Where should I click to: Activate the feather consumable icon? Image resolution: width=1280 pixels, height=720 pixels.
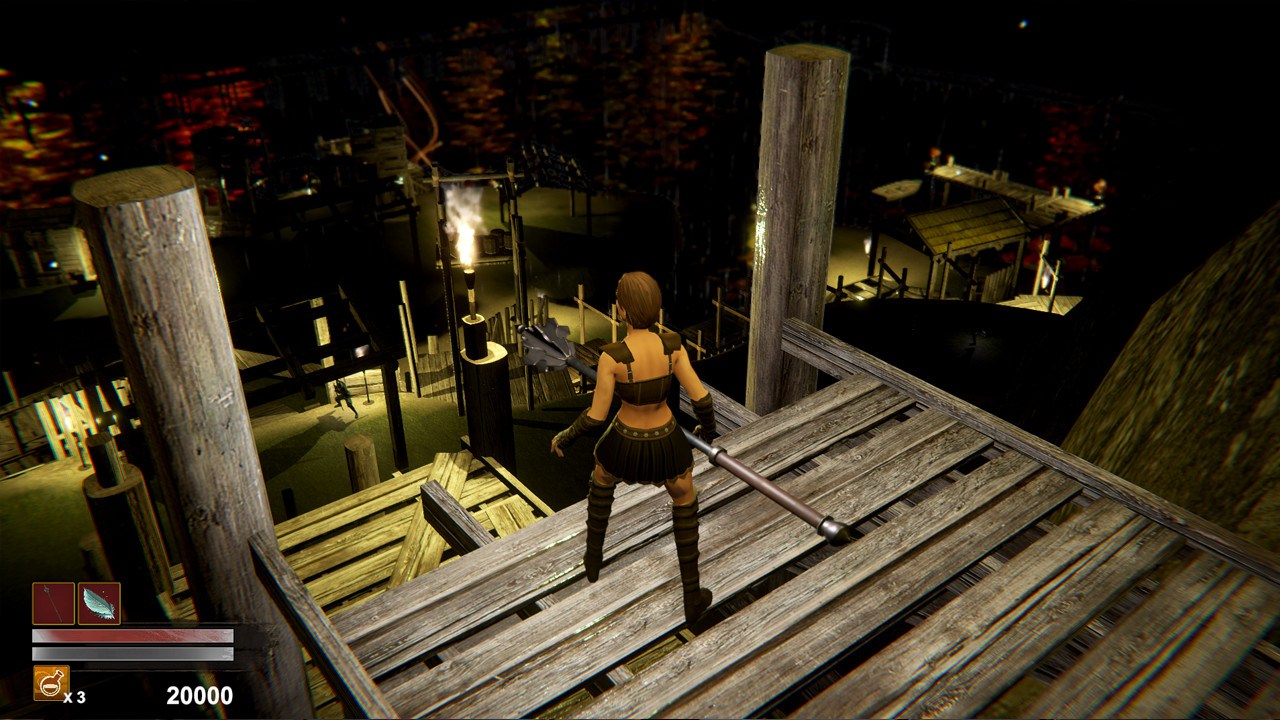(97, 603)
